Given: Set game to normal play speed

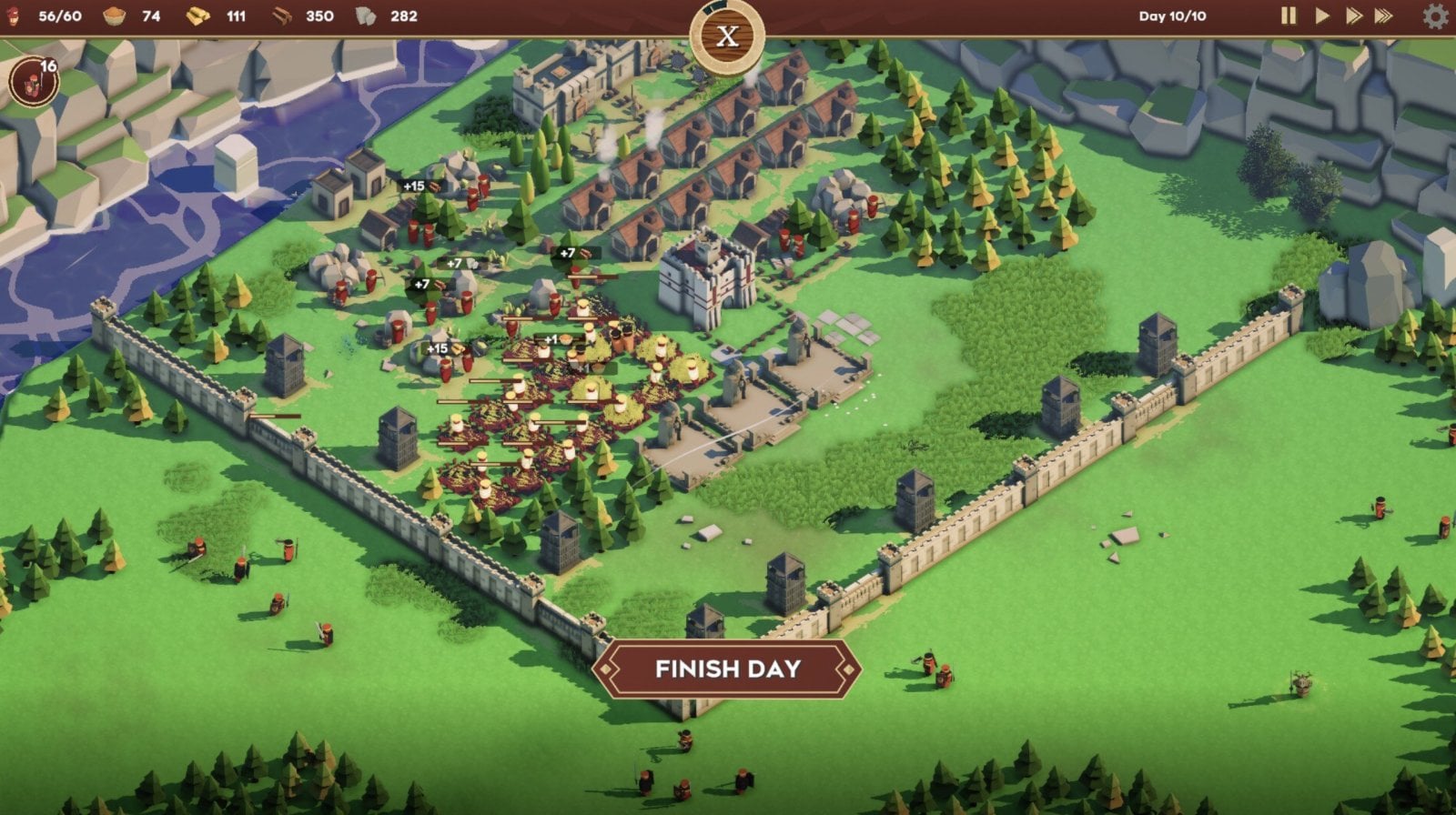Looking at the screenshot, I should [1322, 16].
